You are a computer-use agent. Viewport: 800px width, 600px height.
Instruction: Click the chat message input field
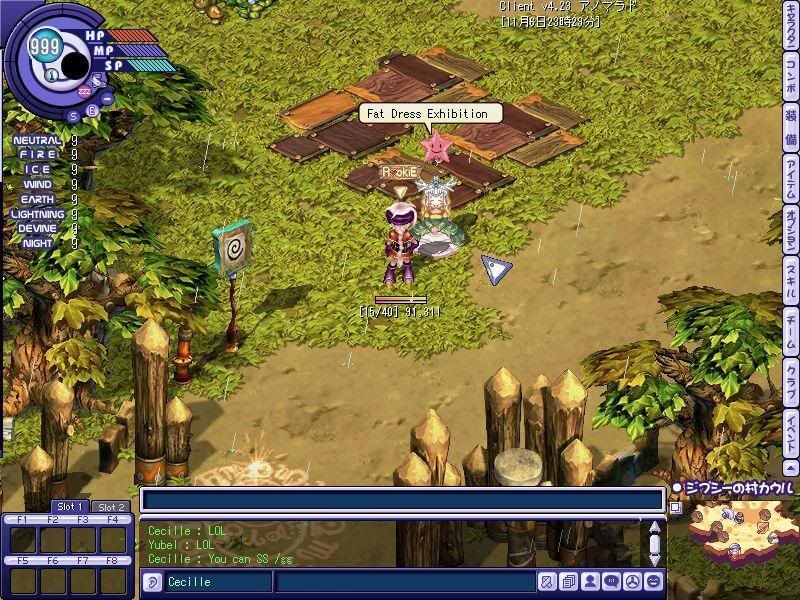tap(405, 582)
